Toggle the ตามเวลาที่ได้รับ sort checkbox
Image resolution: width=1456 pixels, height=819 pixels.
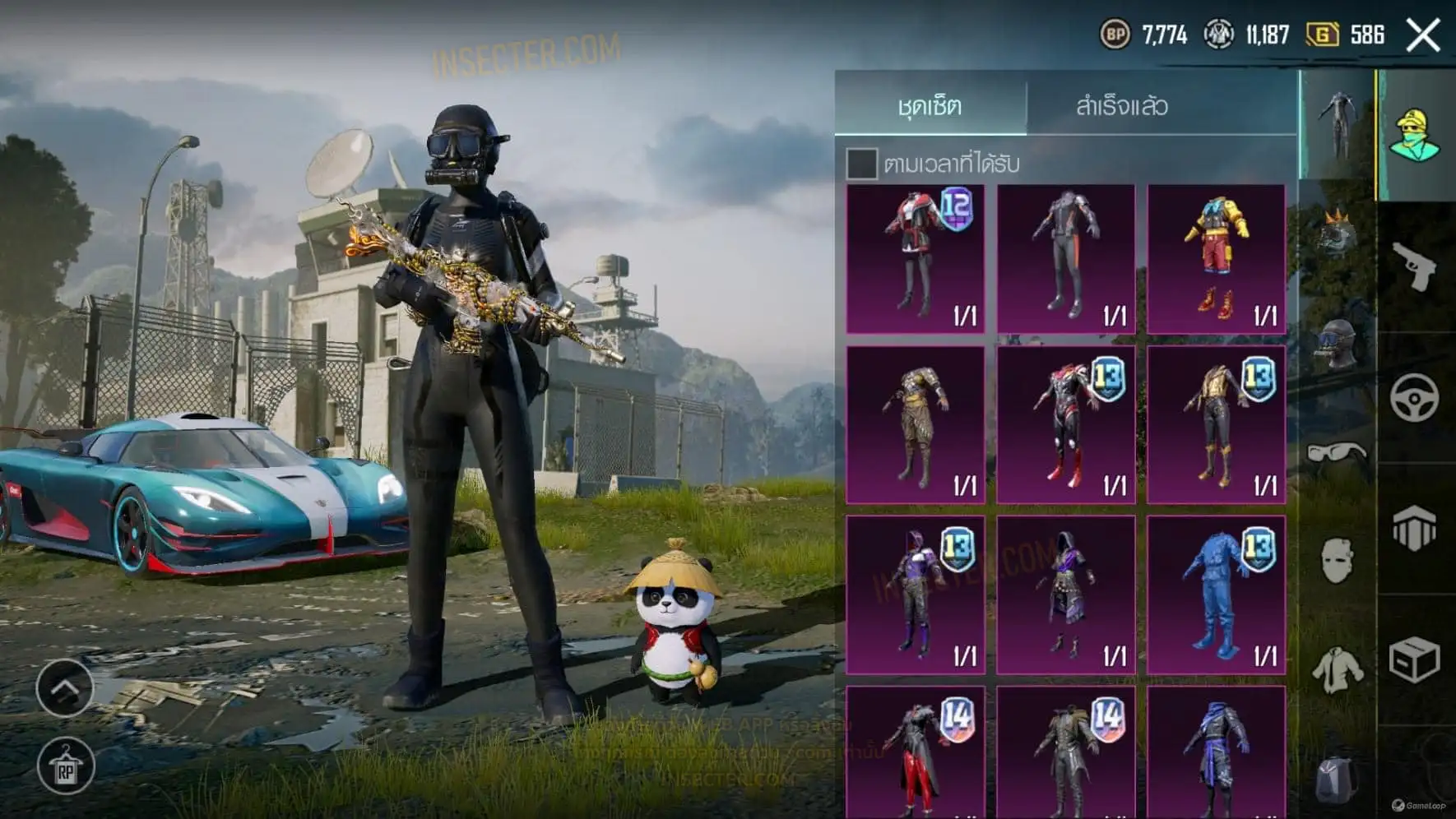coord(861,164)
